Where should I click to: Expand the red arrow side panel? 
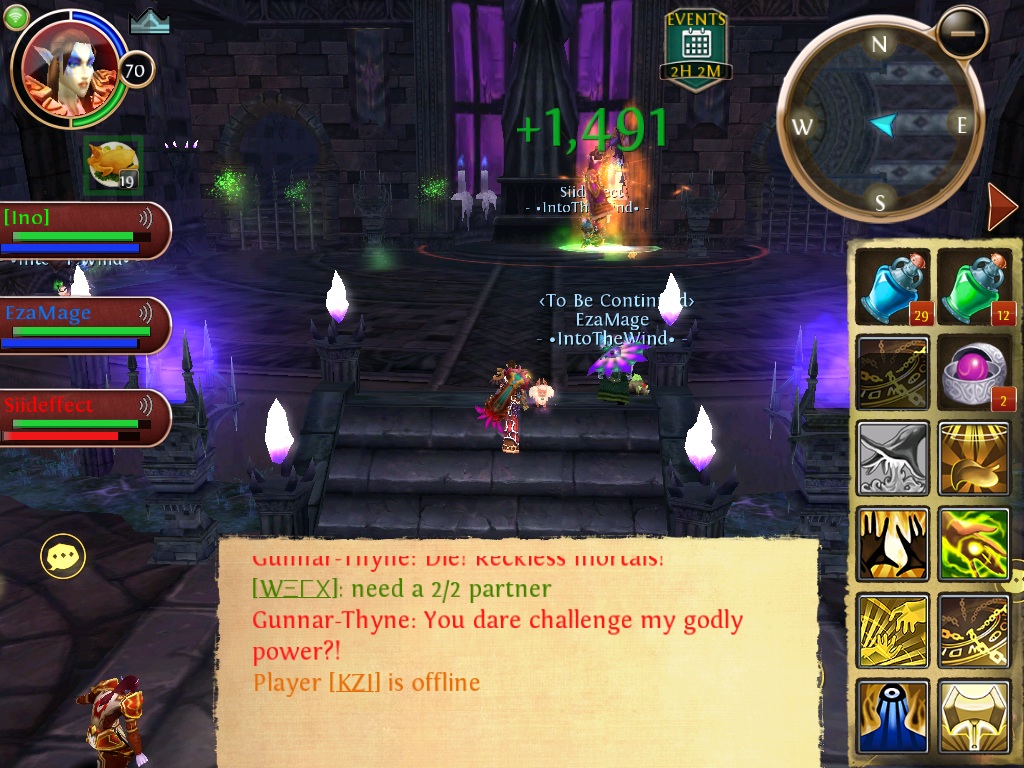[x=1001, y=207]
